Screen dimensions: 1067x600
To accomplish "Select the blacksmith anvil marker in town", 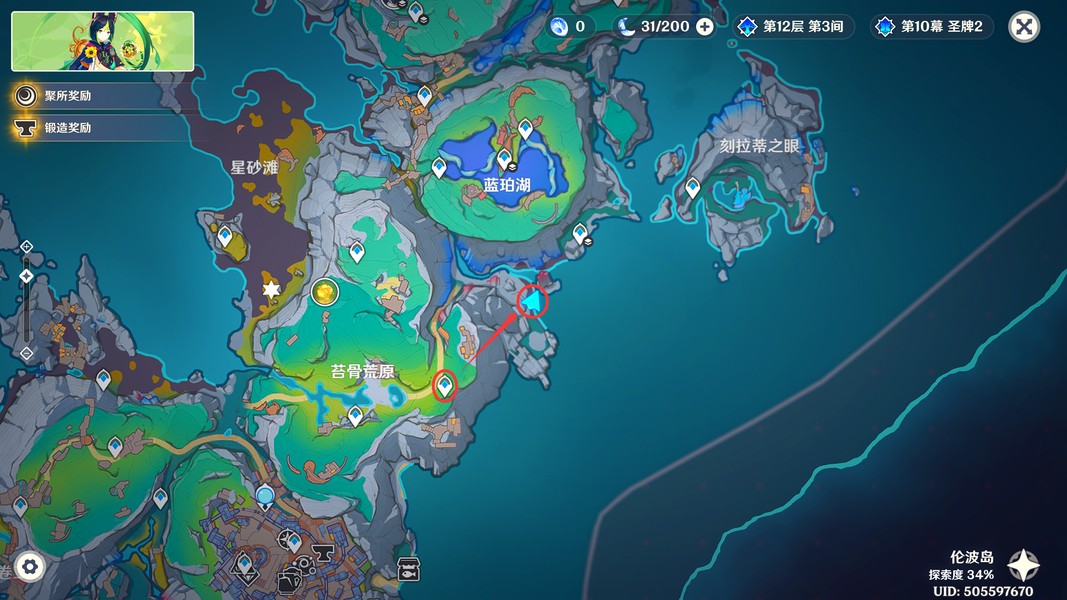I will (x=323, y=551).
